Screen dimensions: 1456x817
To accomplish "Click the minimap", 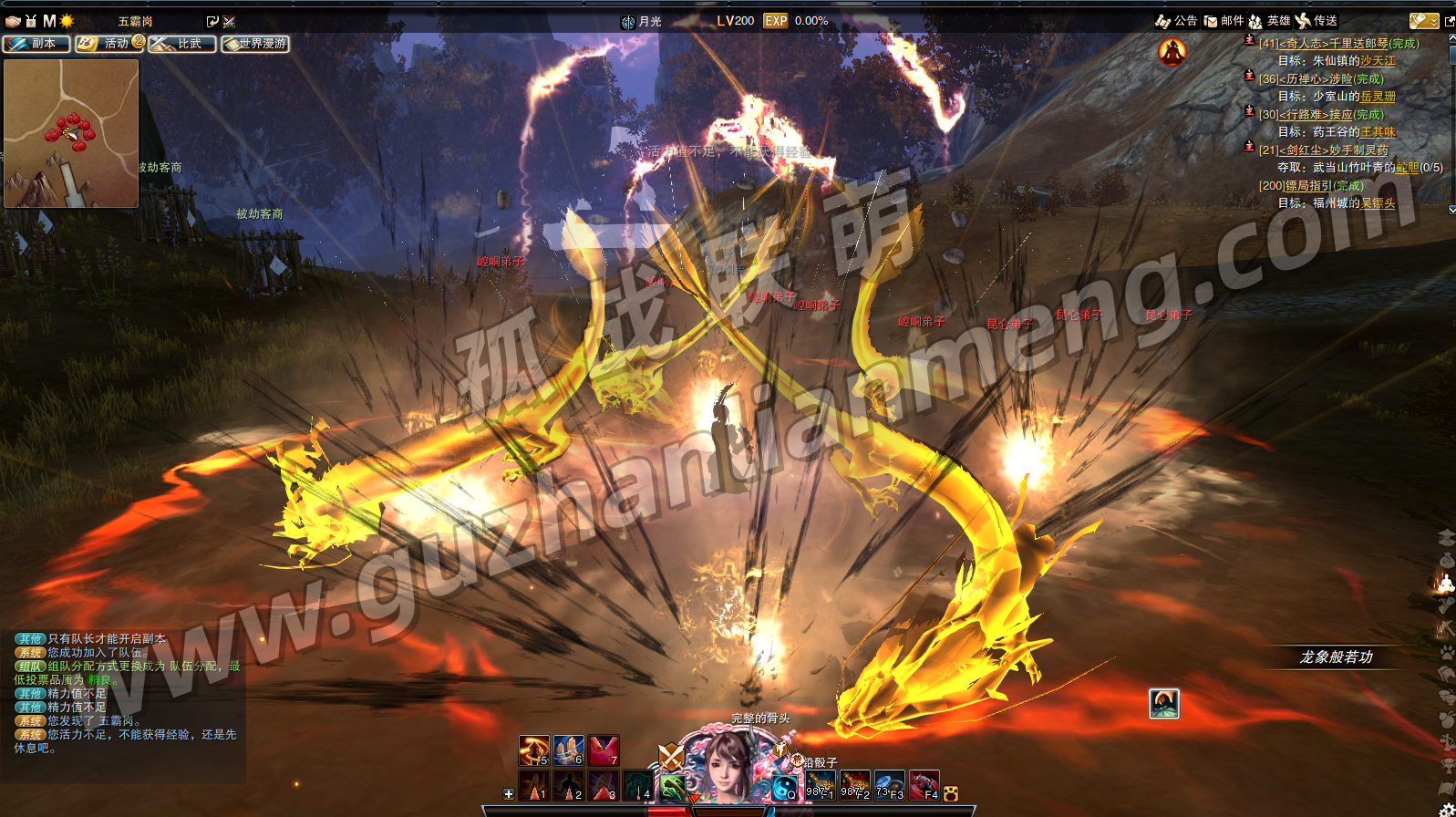I will (x=71, y=133).
